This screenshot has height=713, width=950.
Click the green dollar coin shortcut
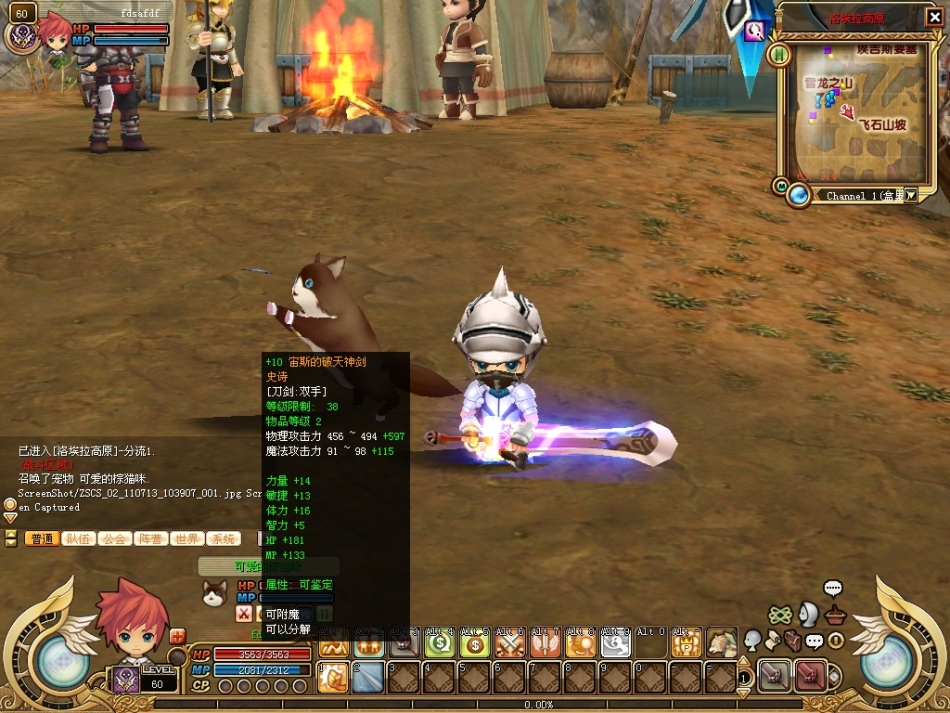[439, 645]
